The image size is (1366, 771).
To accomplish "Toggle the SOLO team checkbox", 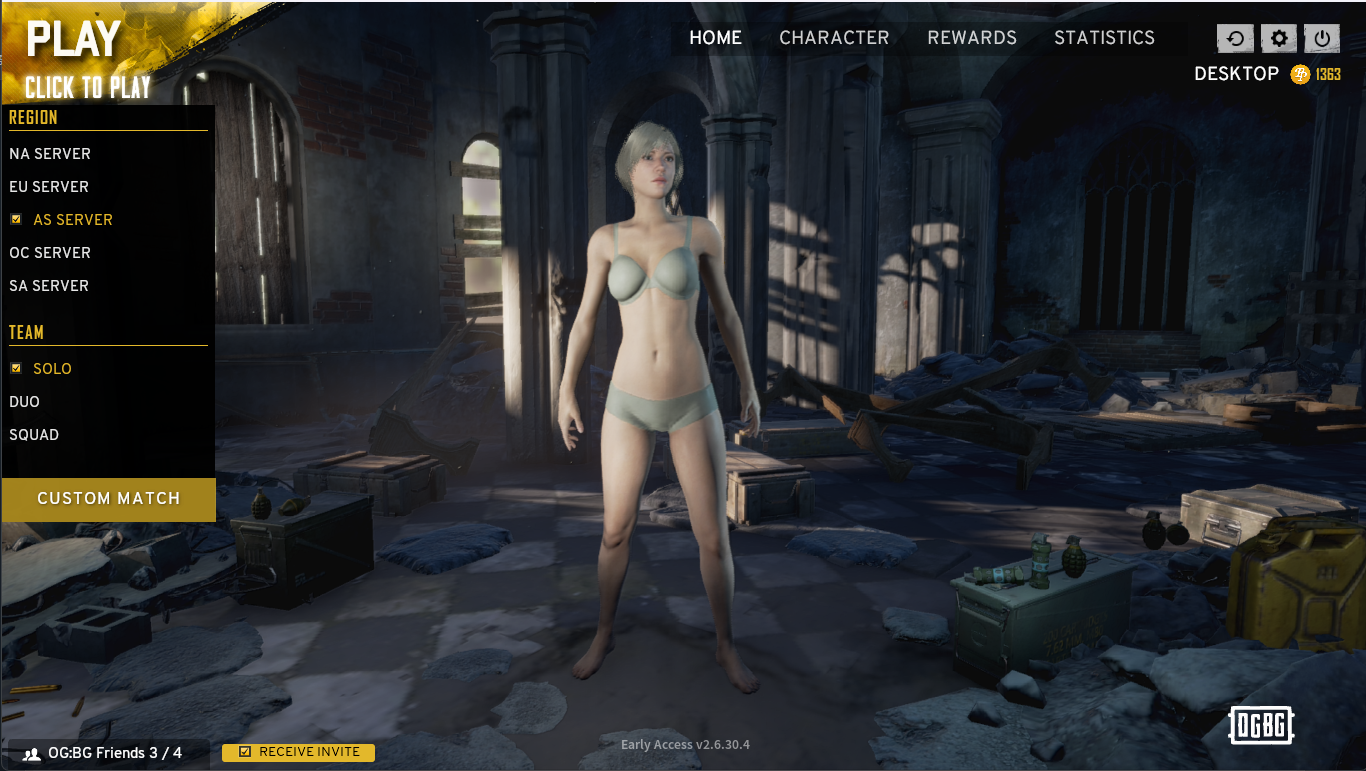I will 15,368.
